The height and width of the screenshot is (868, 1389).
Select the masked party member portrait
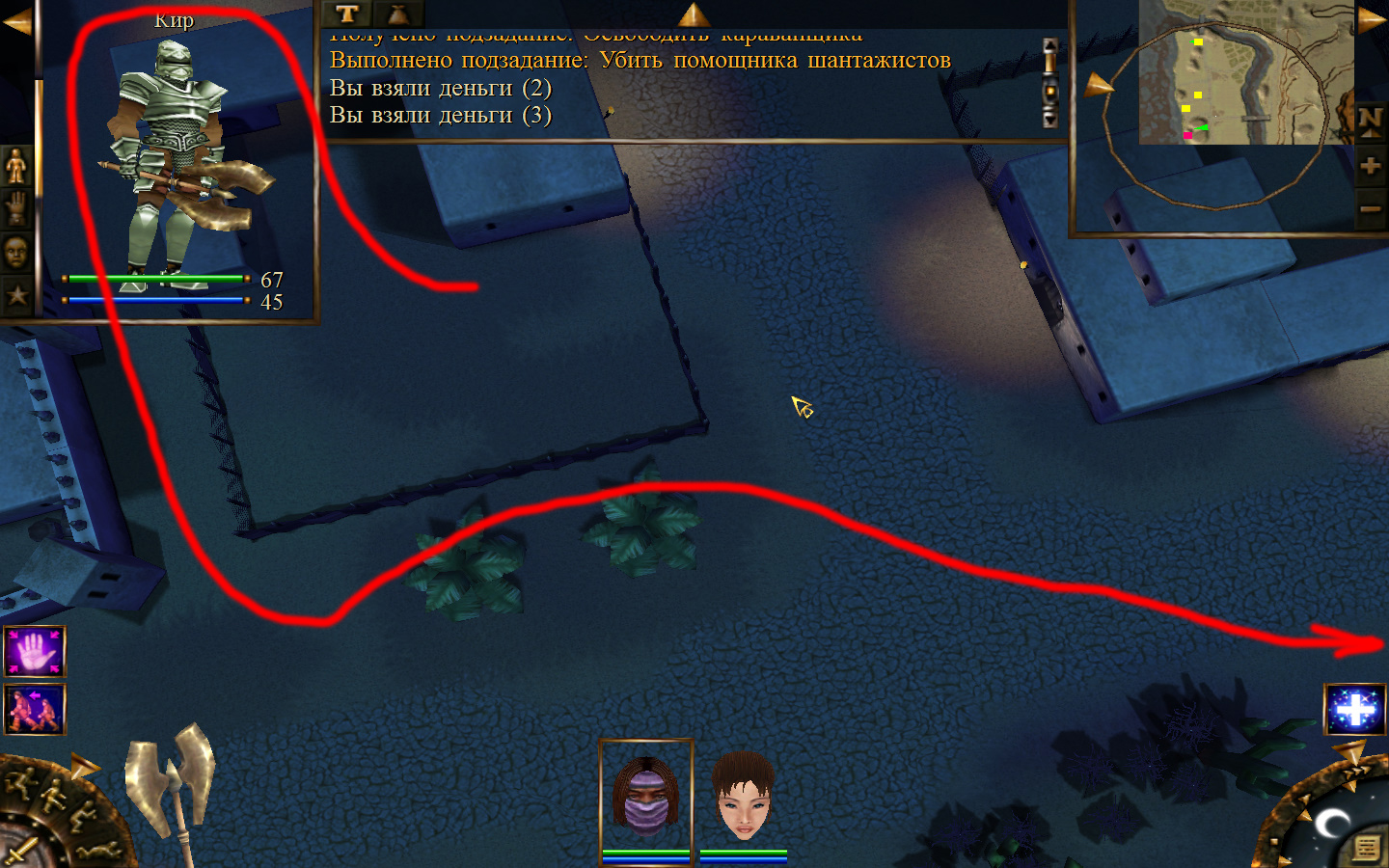click(x=646, y=797)
